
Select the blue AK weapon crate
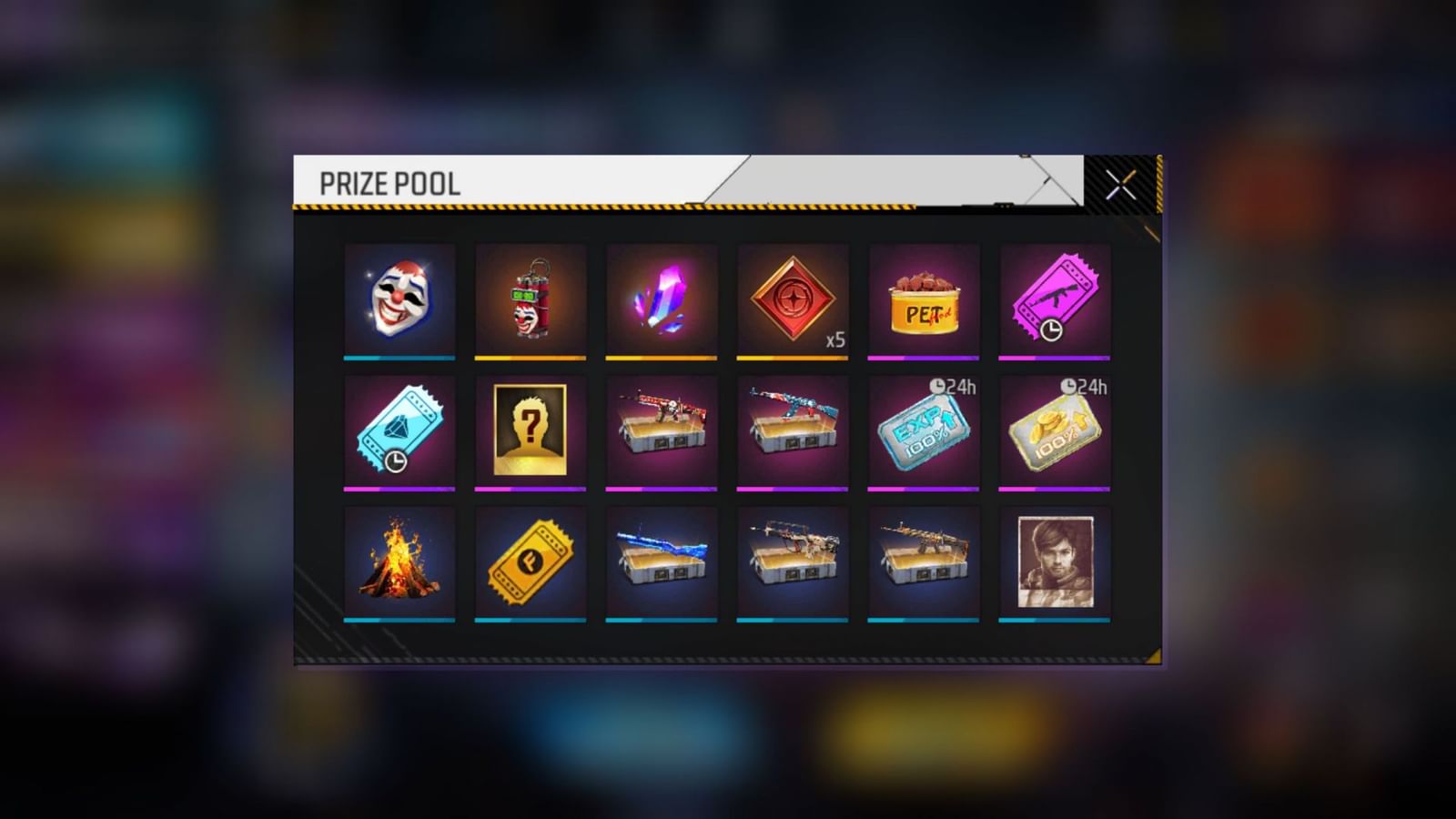pos(793,430)
